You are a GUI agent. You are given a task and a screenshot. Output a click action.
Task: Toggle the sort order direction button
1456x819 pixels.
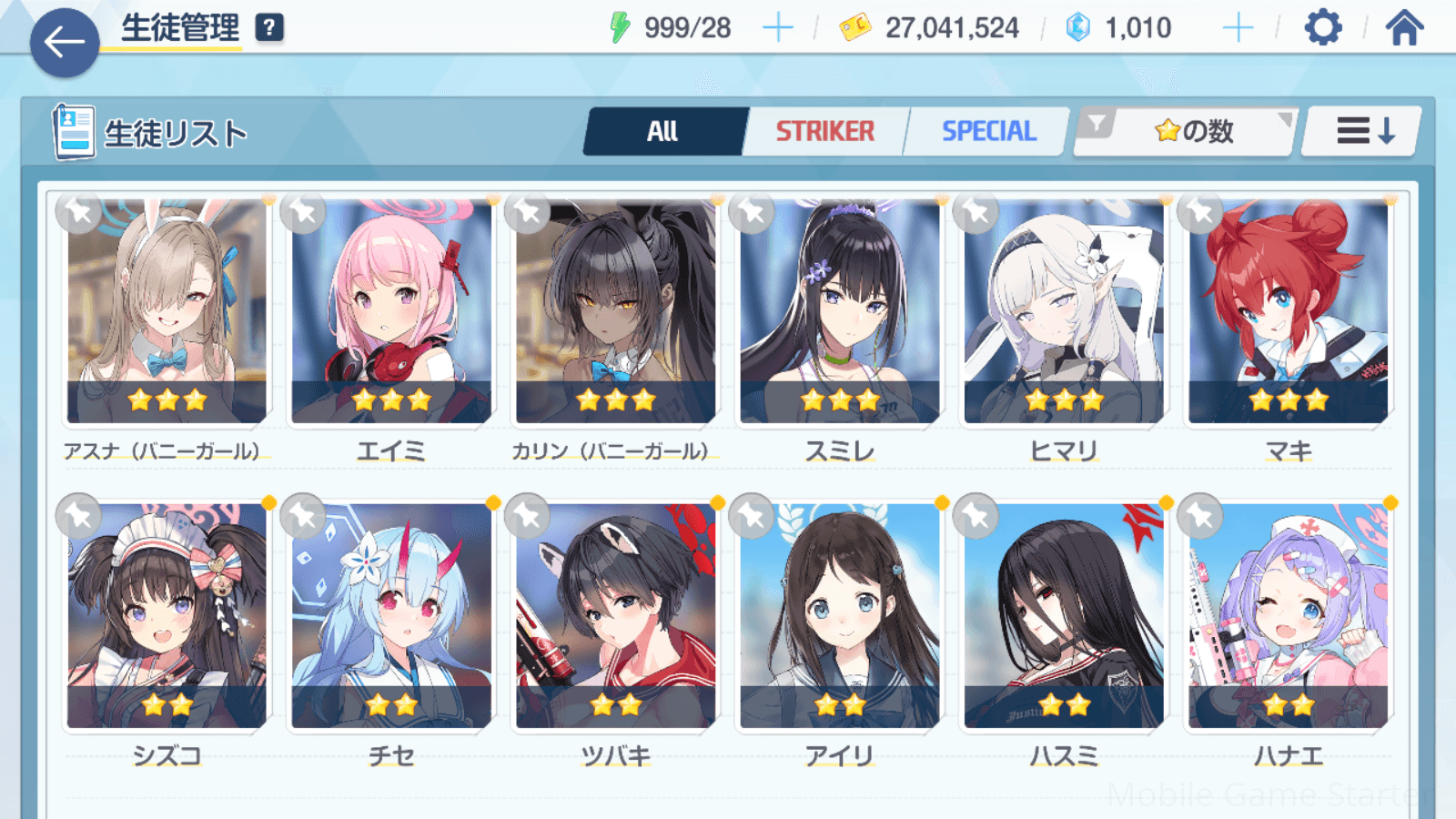(x=1364, y=132)
